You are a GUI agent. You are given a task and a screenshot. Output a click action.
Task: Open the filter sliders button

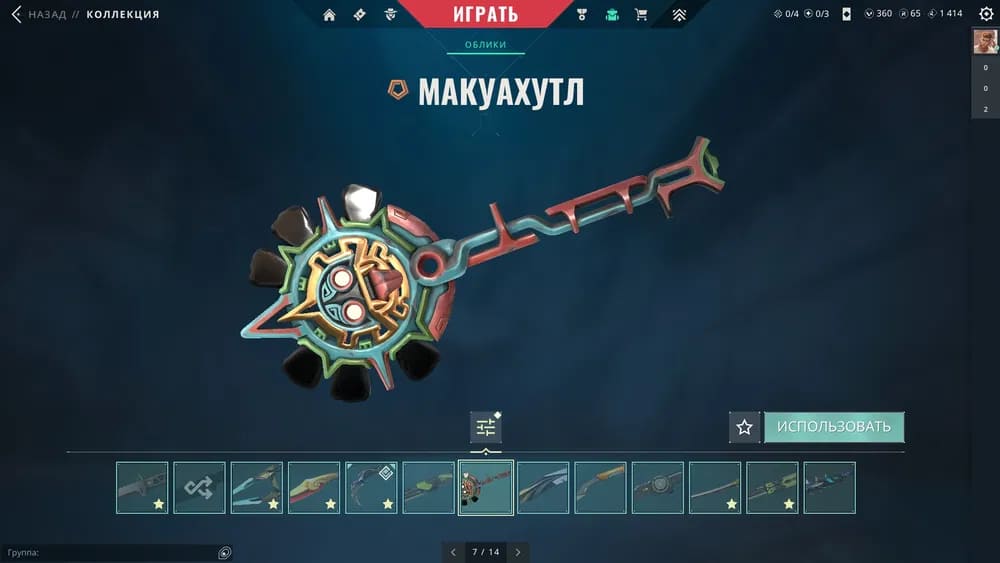point(486,427)
